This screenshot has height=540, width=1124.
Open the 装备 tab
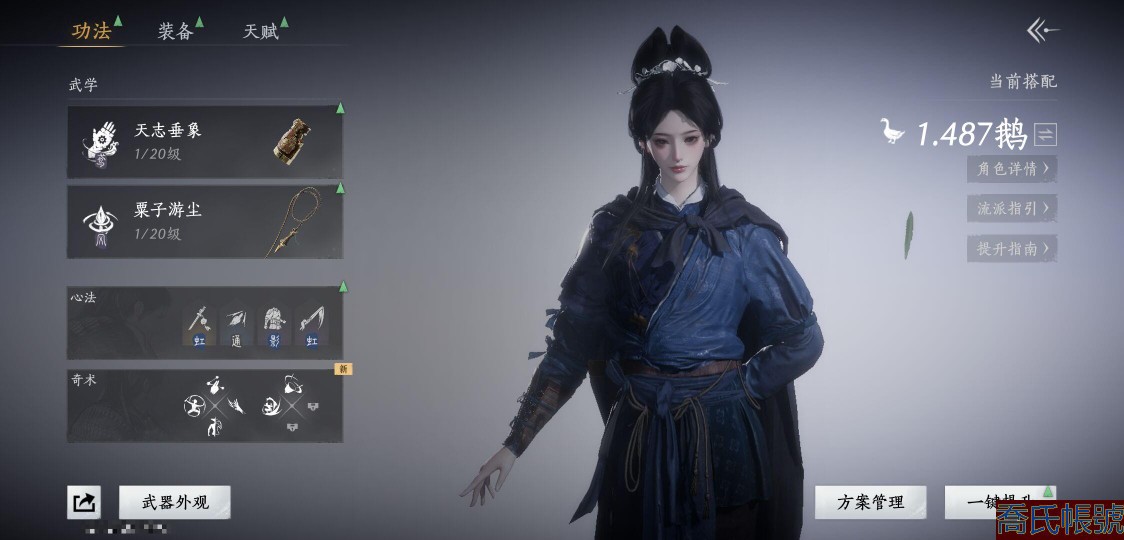coord(175,31)
